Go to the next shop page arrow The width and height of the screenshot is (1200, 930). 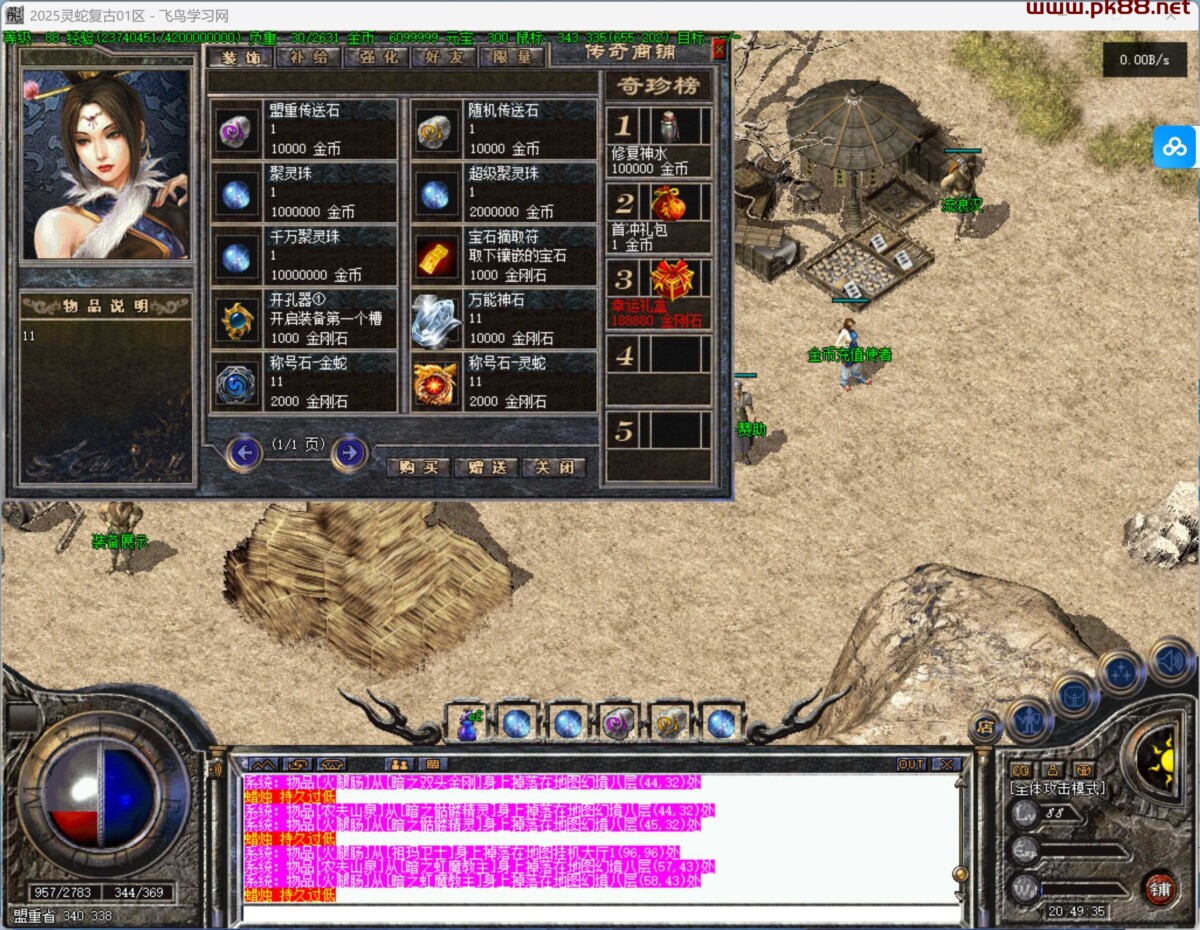click(x=349, y=453)
